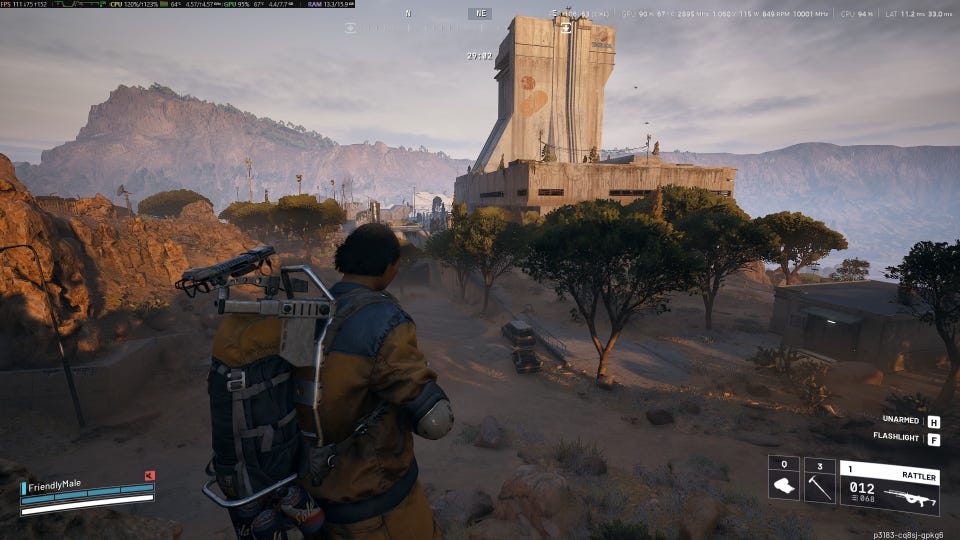Viewport: 960px width, 540px height.
Task: Select the NE compass heading marker
Action: 480,14
